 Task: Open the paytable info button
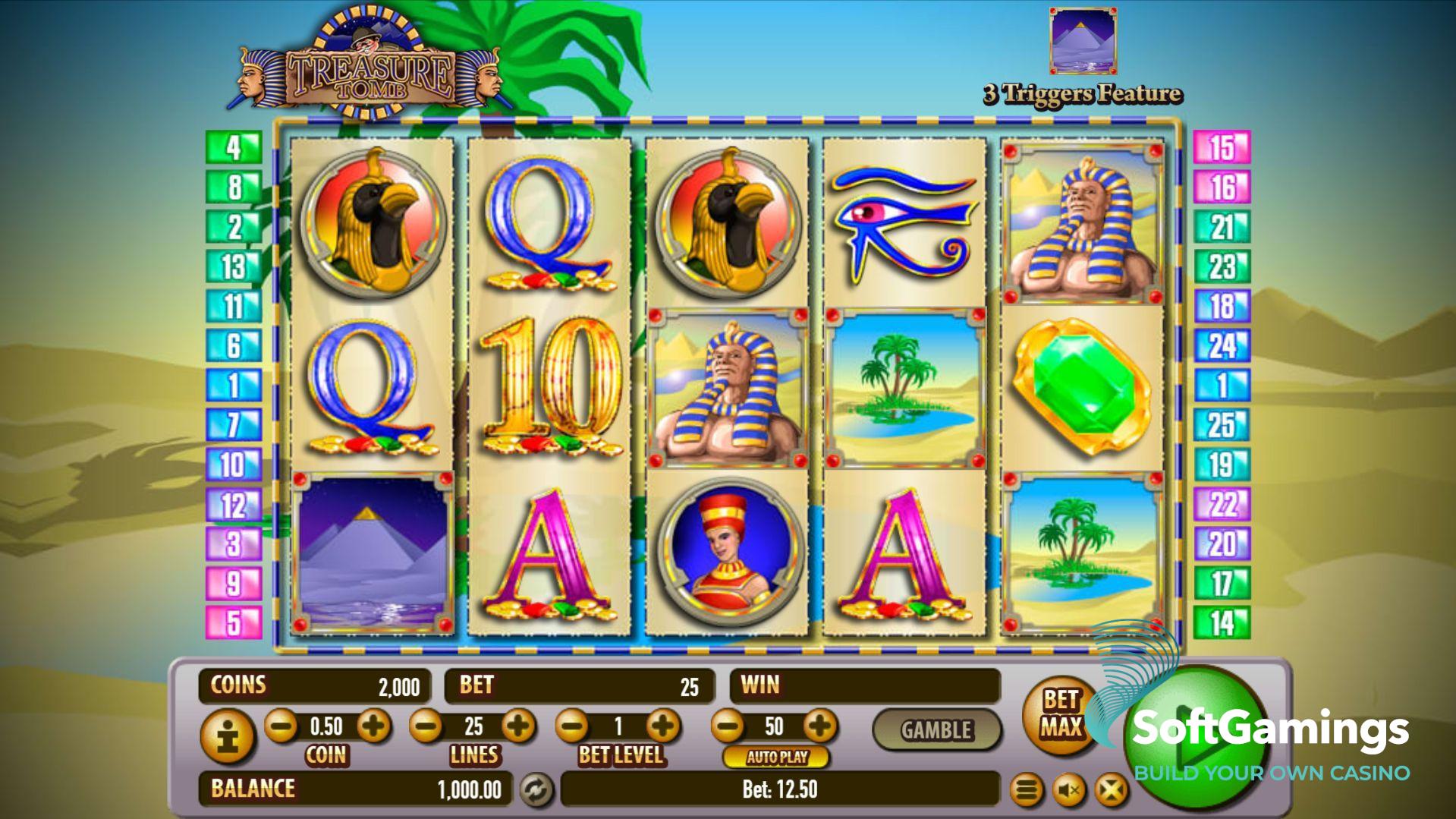[227, 735]
